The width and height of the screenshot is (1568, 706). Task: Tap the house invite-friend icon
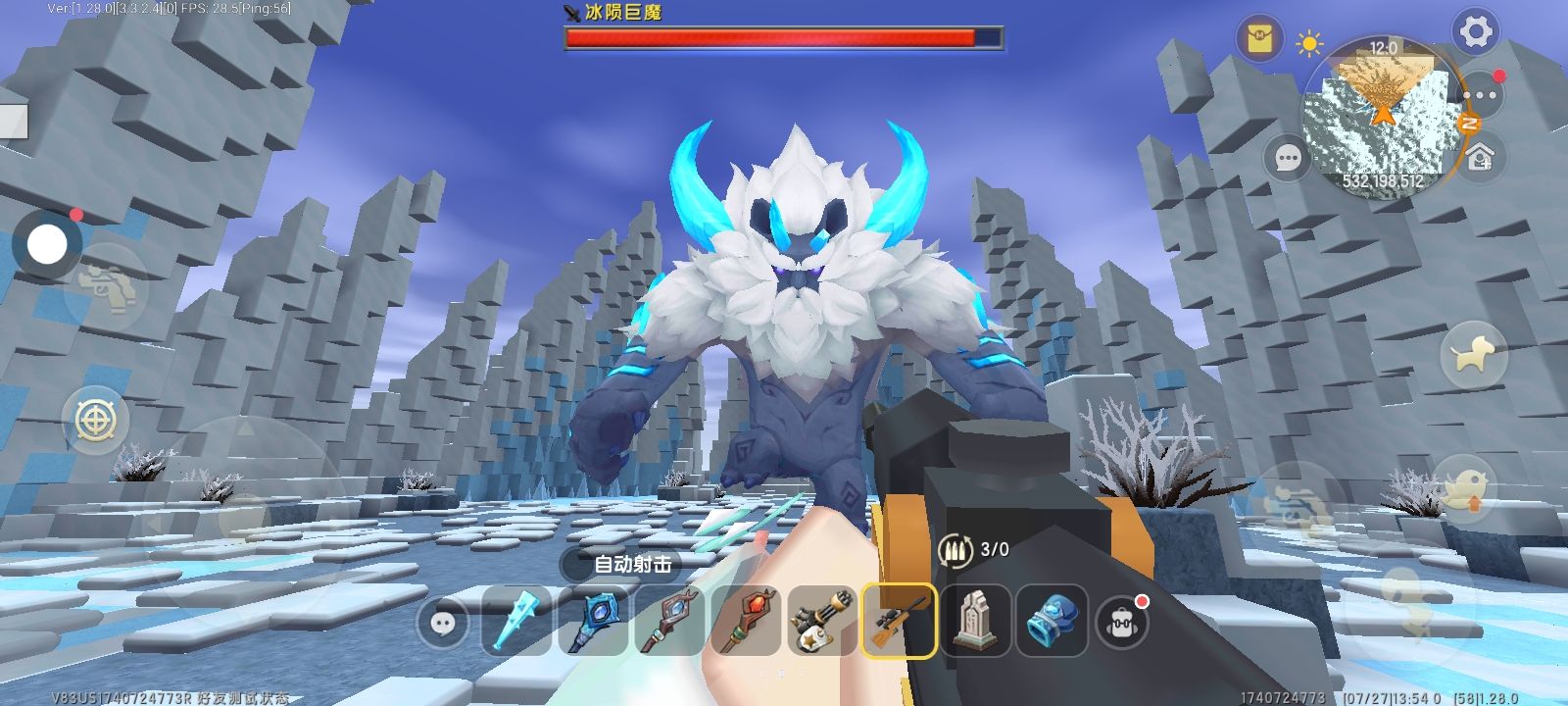[1480, 156]
